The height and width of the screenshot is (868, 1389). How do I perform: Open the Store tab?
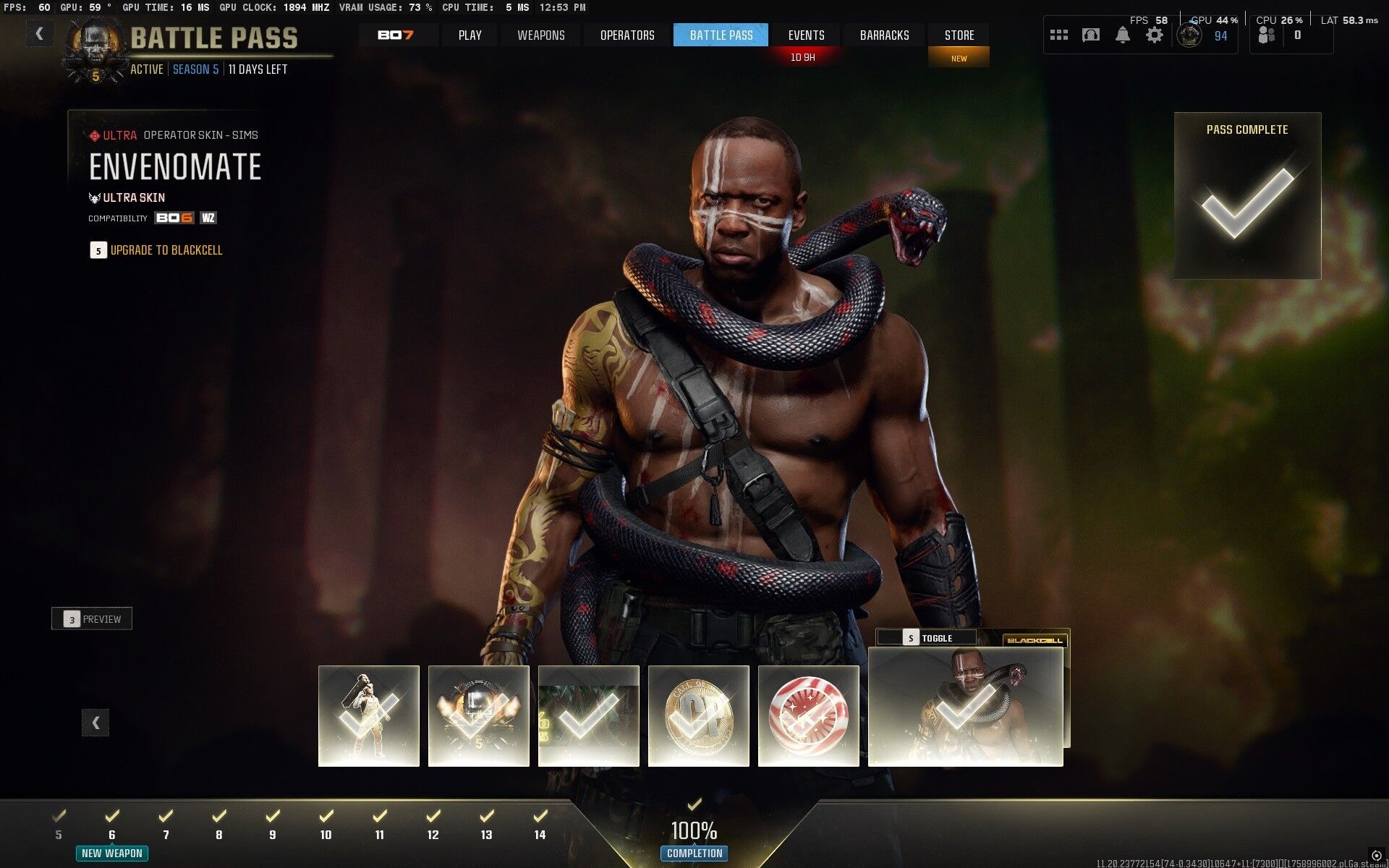point(959,35)
